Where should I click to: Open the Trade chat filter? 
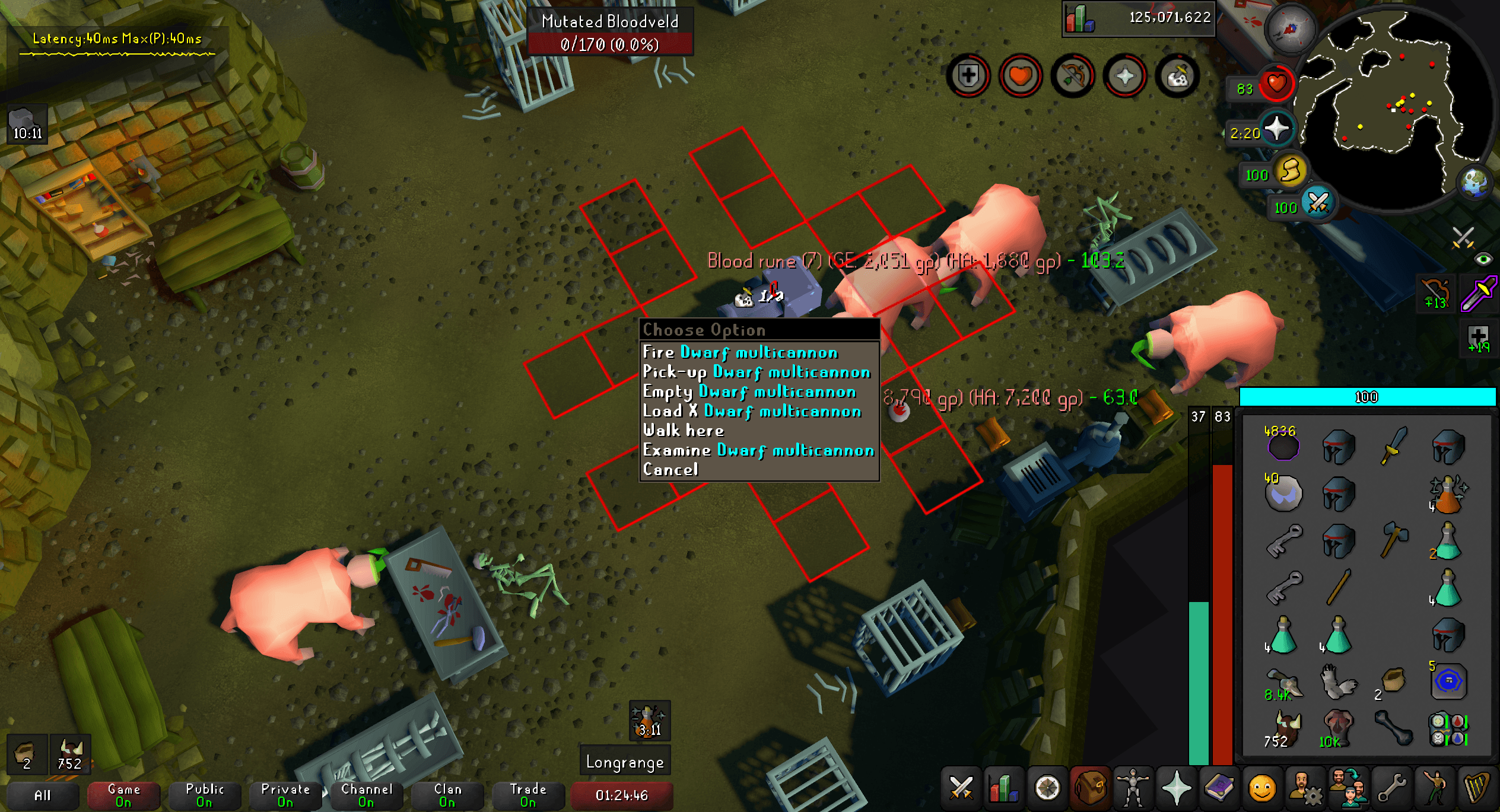click(x=527, y=795)
